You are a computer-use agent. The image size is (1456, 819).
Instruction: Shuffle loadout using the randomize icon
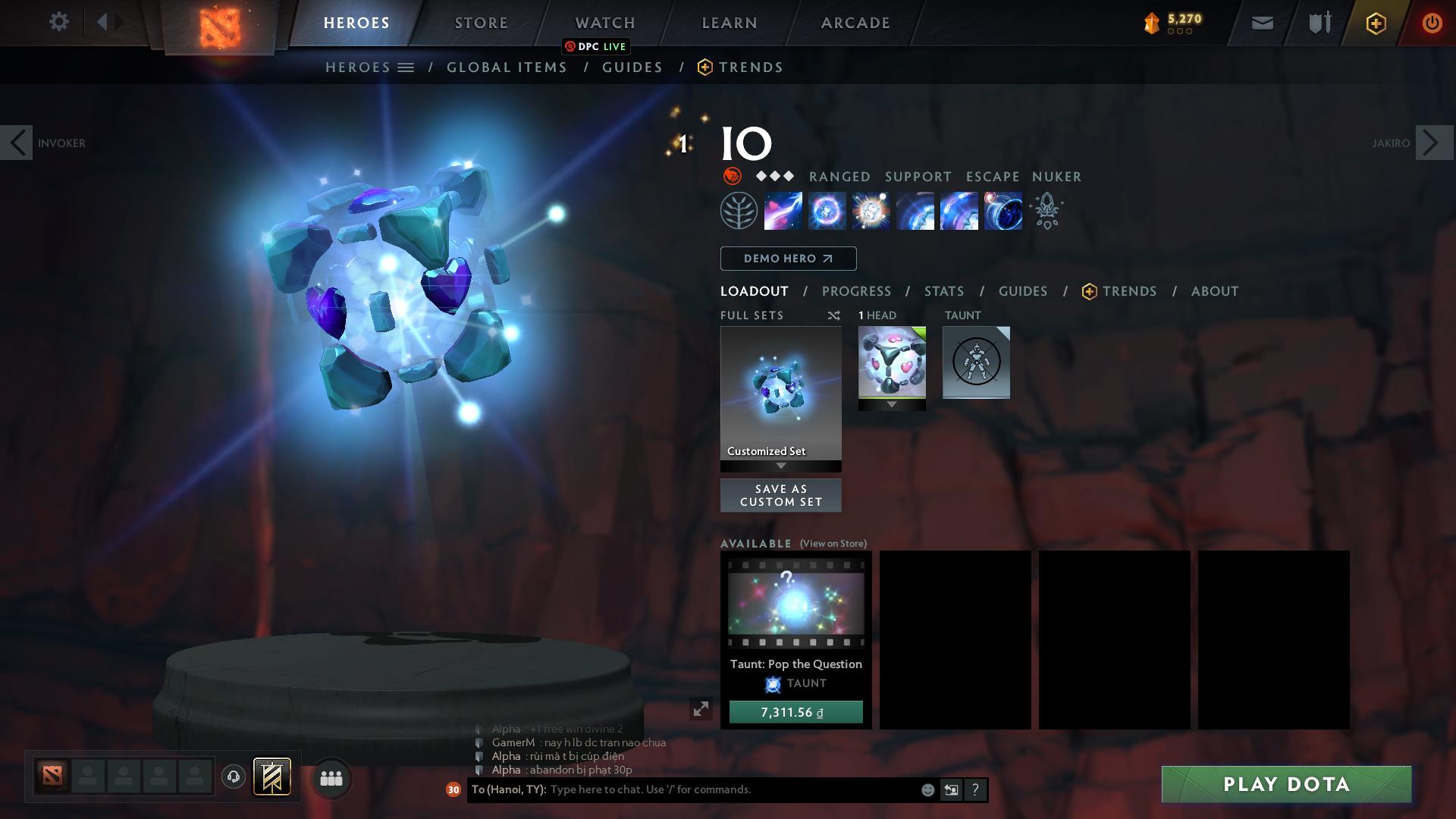click(x=833, y=315)
